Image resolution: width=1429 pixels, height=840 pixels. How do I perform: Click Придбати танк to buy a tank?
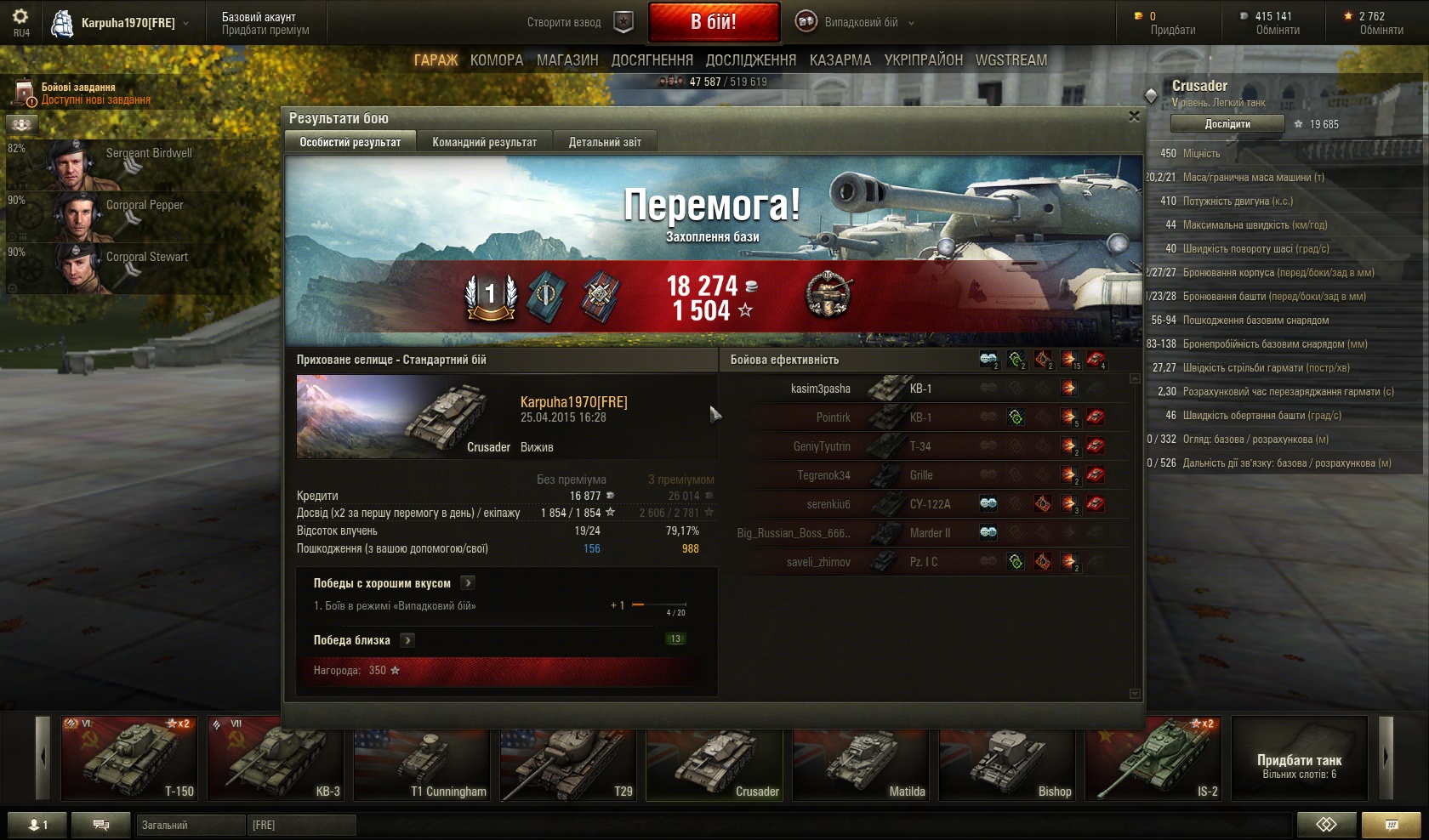pos(1299,758)
